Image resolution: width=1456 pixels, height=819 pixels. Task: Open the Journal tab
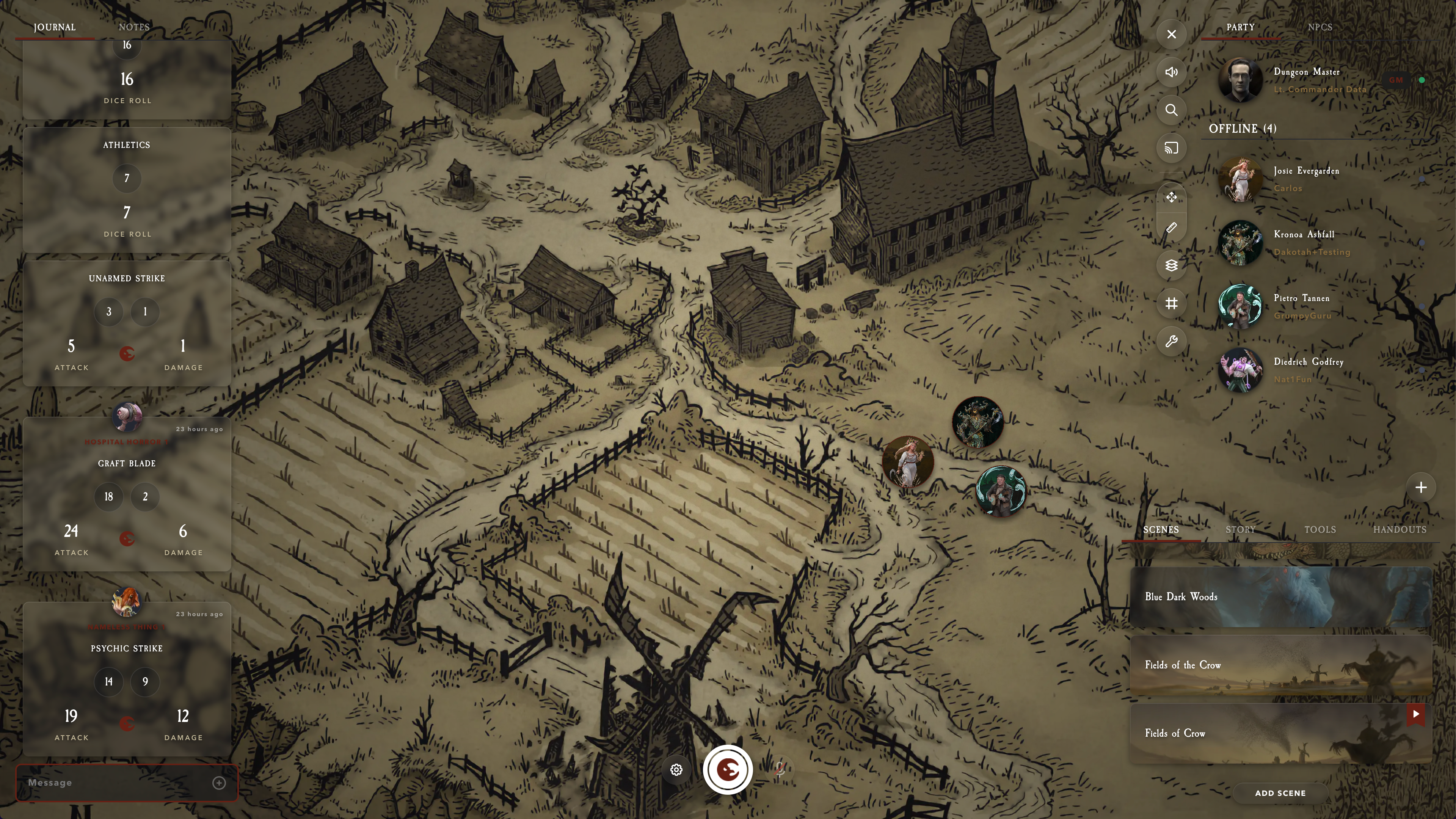click(54, 27)
